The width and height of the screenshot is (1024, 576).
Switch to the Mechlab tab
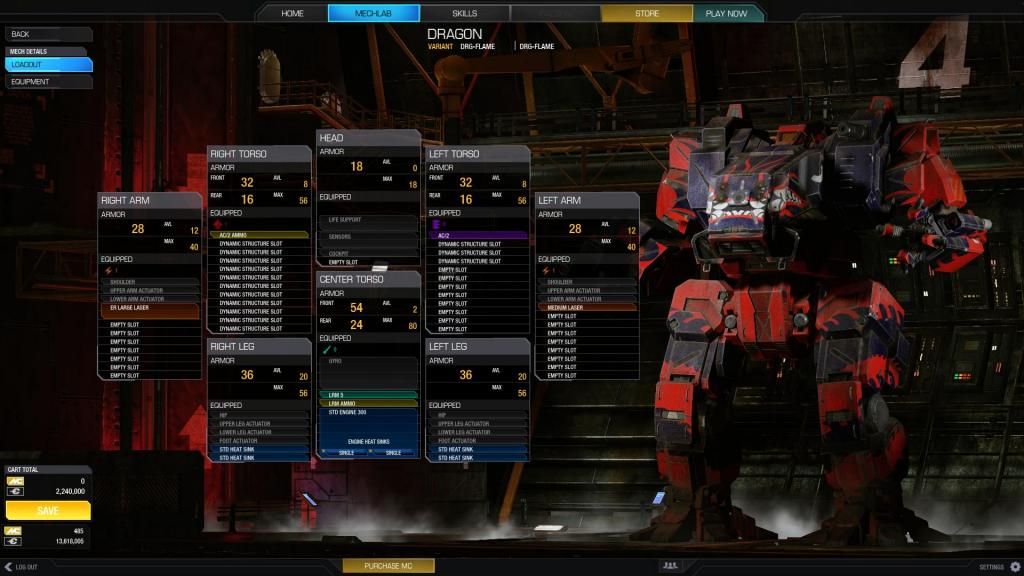click(x=373, y=13)
